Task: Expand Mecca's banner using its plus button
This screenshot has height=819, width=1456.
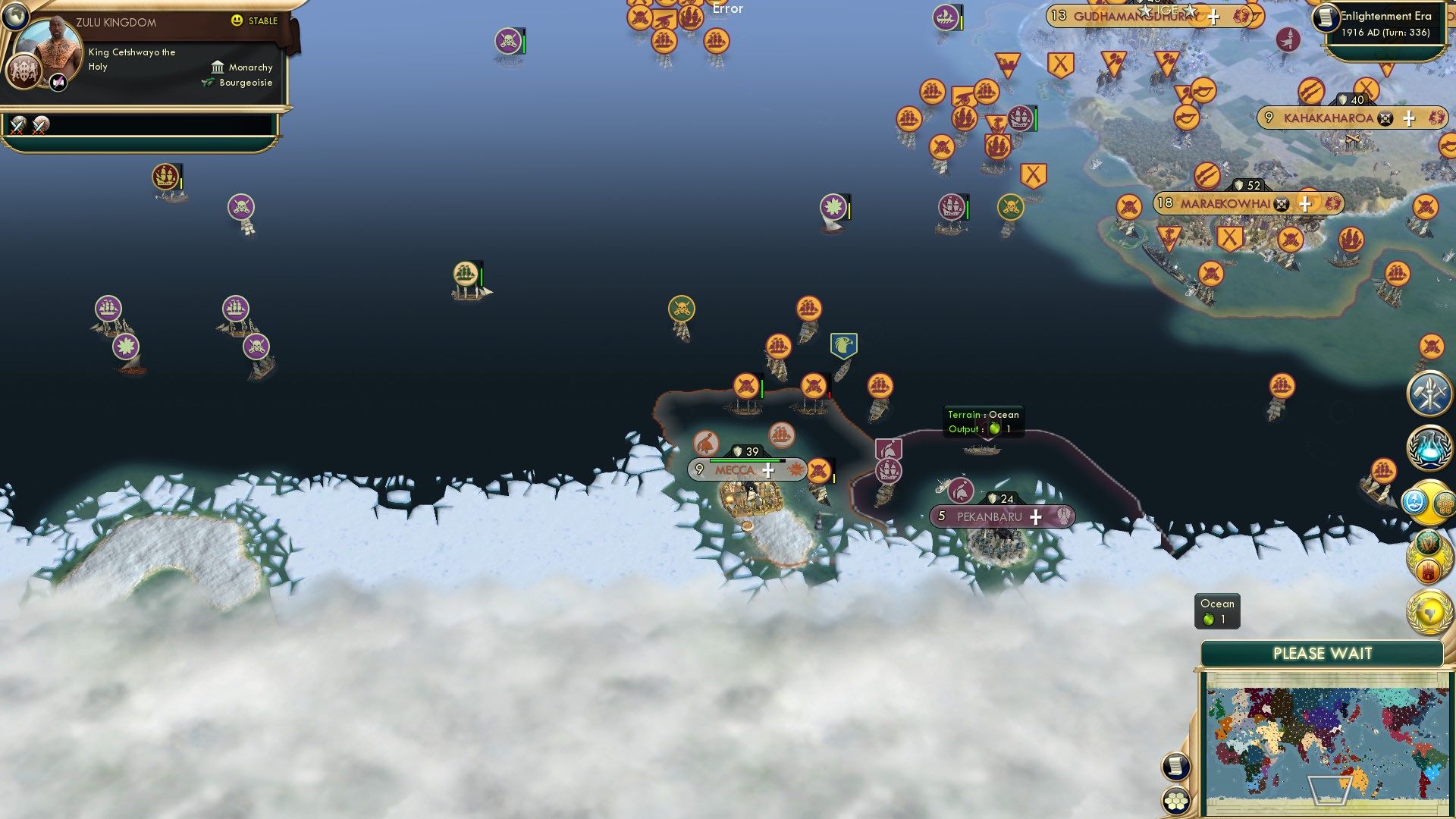Action: point(768,470)
